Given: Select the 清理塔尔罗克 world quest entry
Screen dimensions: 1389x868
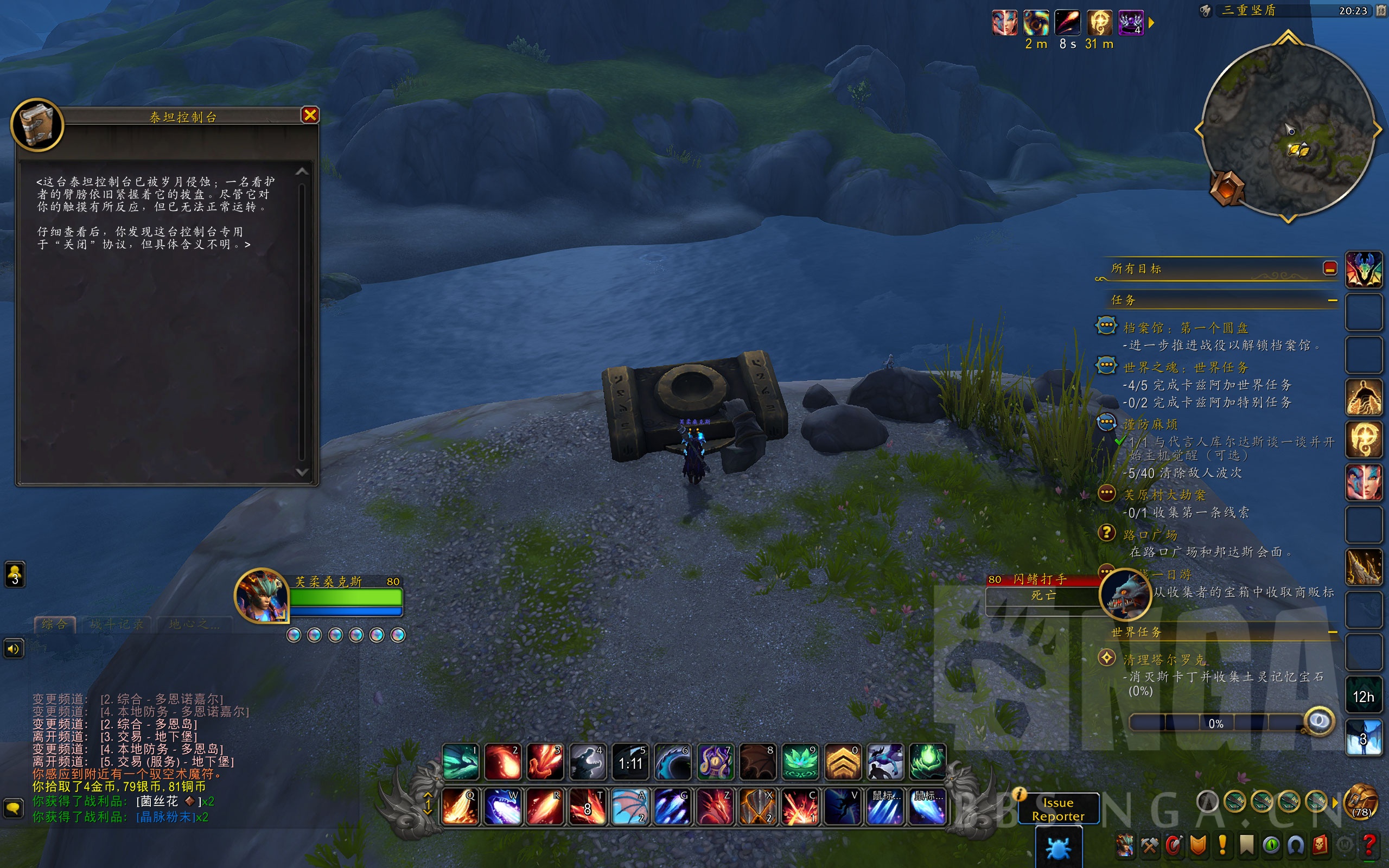Looking at the screenshot, I should coord(1164,660).
